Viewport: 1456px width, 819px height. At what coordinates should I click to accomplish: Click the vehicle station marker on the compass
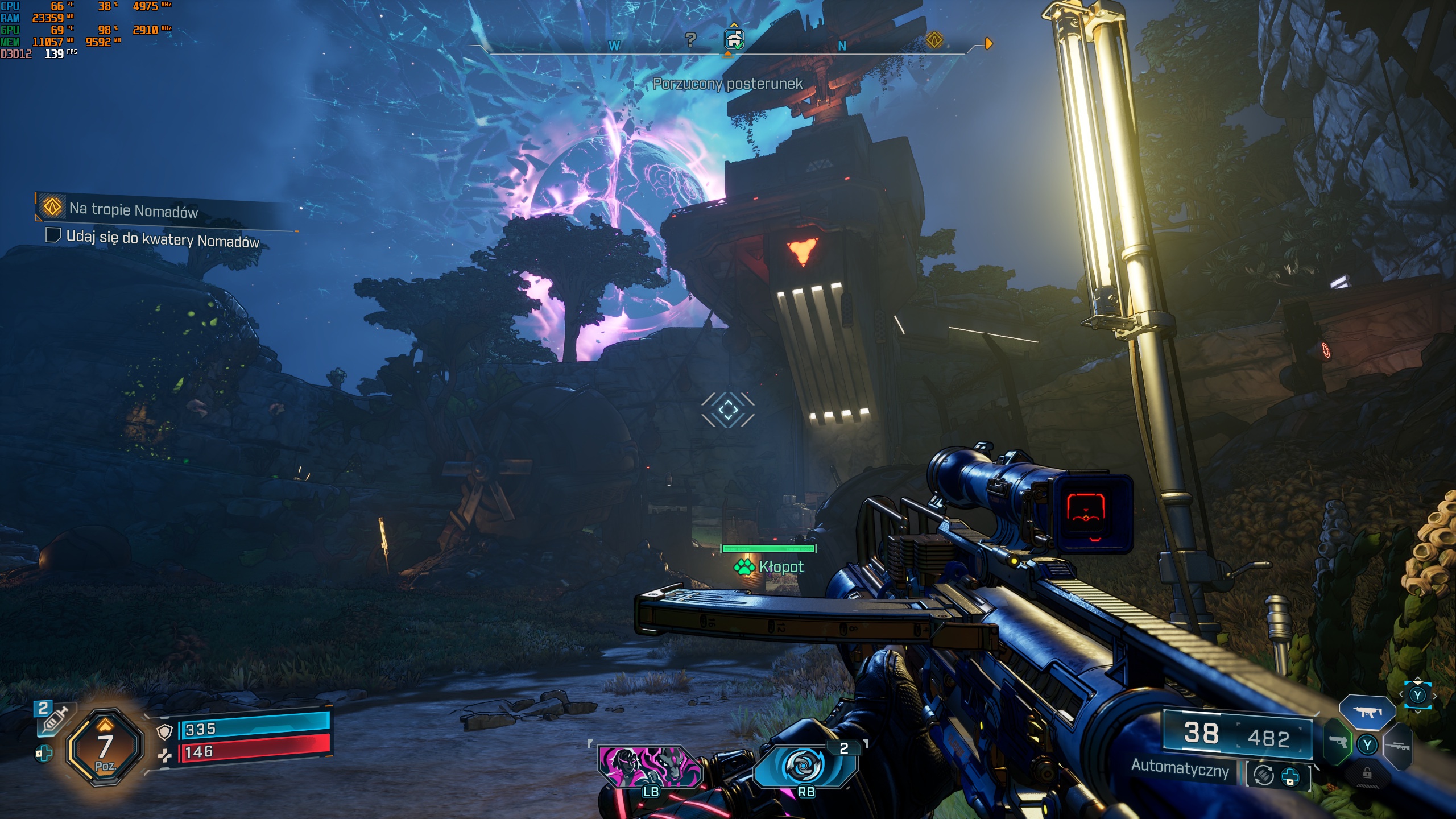tap(734, 39)
